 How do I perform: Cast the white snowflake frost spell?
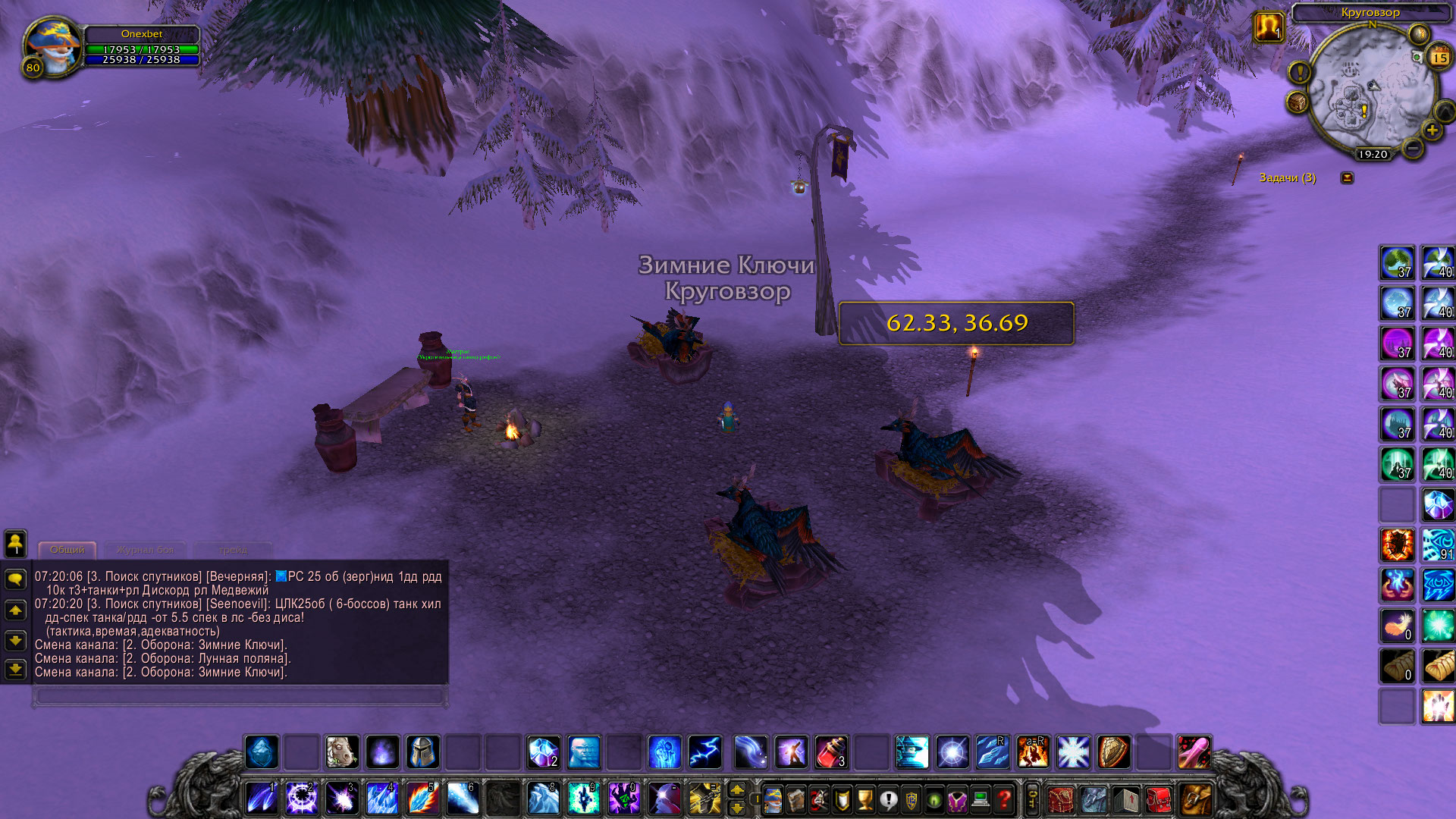click(x=1073, y=752)
